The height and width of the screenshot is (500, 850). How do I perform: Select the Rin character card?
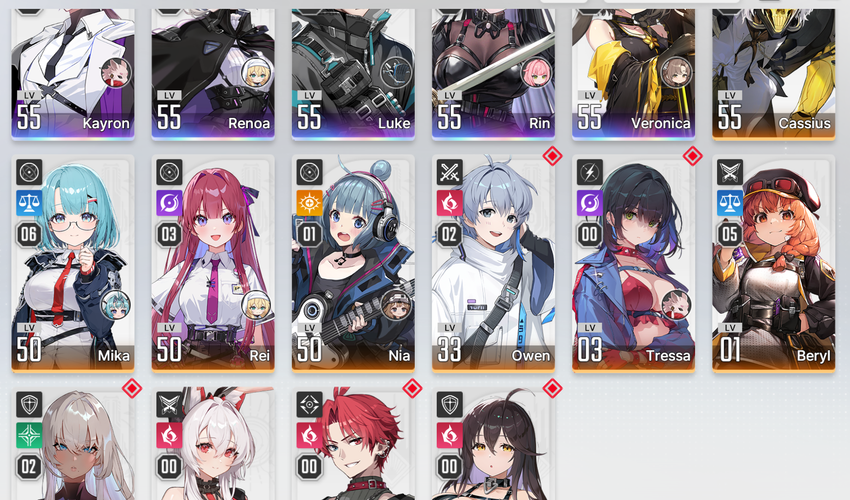(492, 70)
